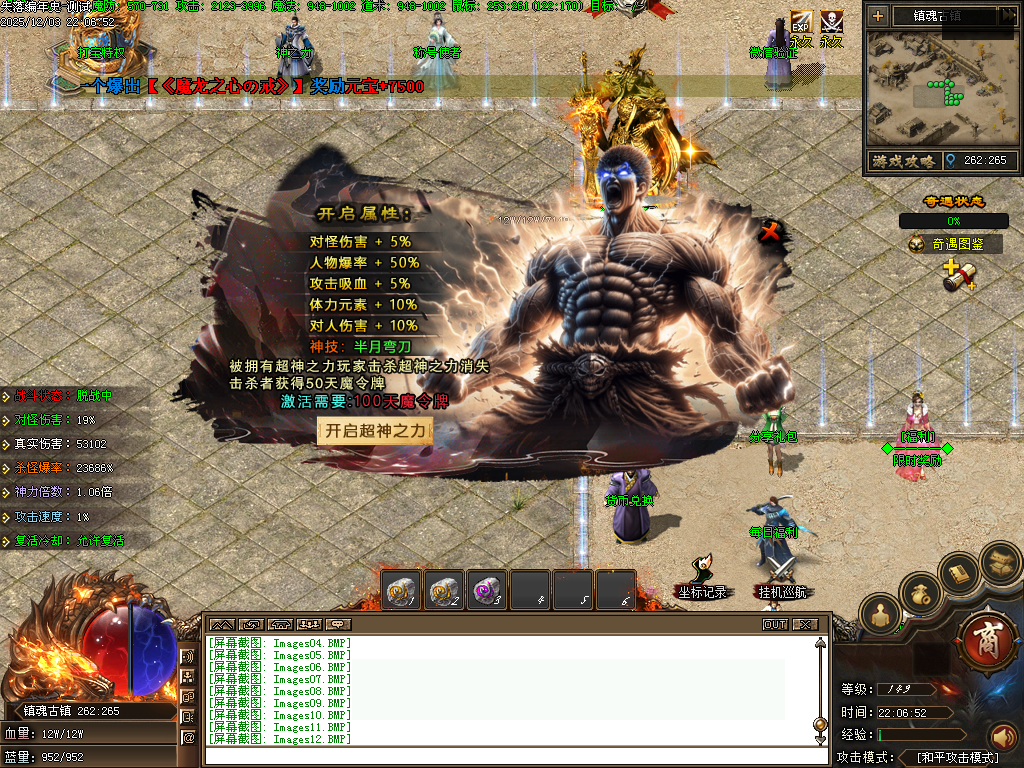The width and height of the screenshot is (1024, 768).
Task: Click the EXP buff icon
Action: click(800, 22)
